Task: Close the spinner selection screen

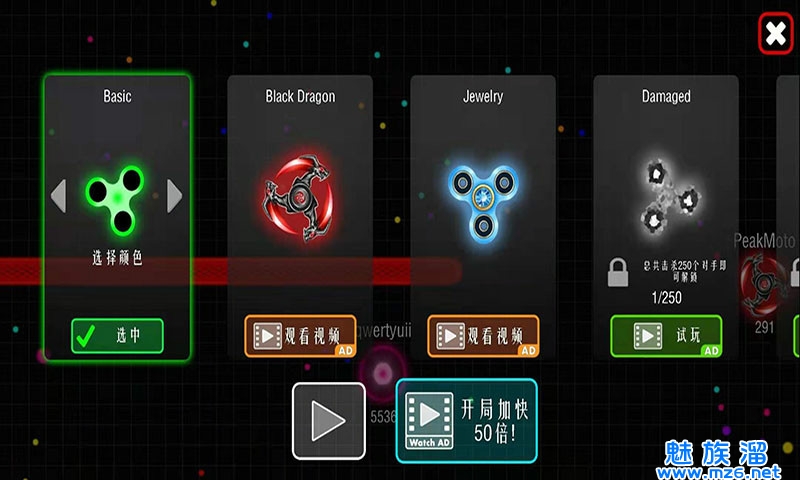Action: pyautogui.click(x=775, y=34)
